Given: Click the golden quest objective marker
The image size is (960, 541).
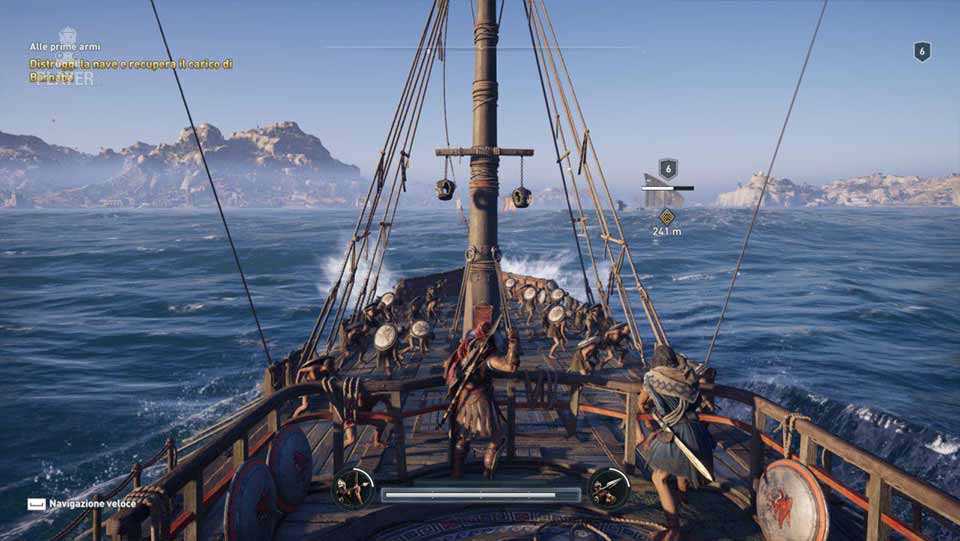Looking at the screenshot, I should [x=667, y=216].
